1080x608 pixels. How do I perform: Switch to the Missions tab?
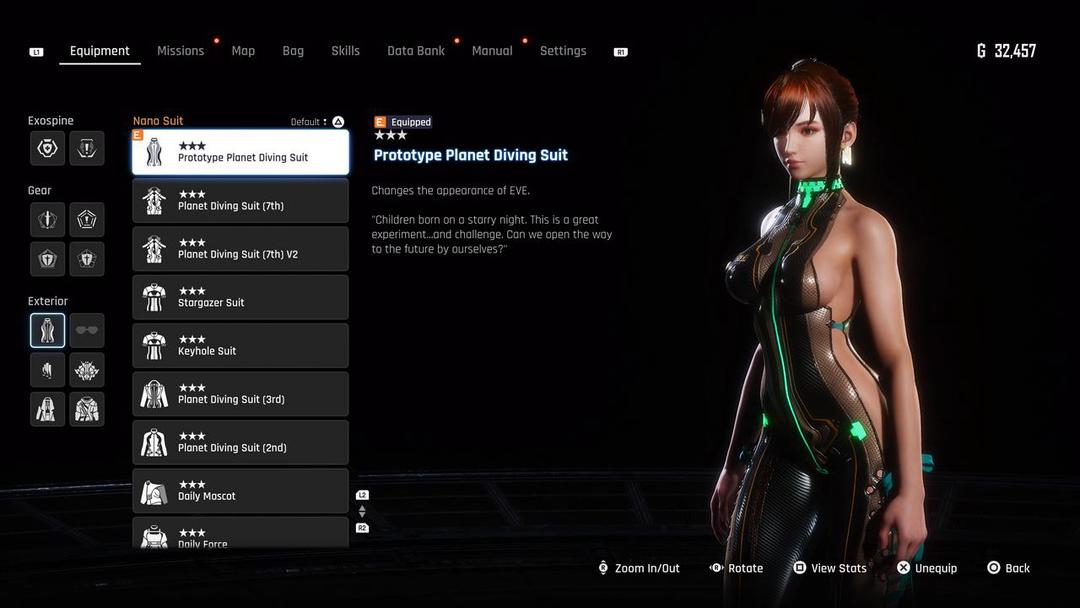coord(180,51)
